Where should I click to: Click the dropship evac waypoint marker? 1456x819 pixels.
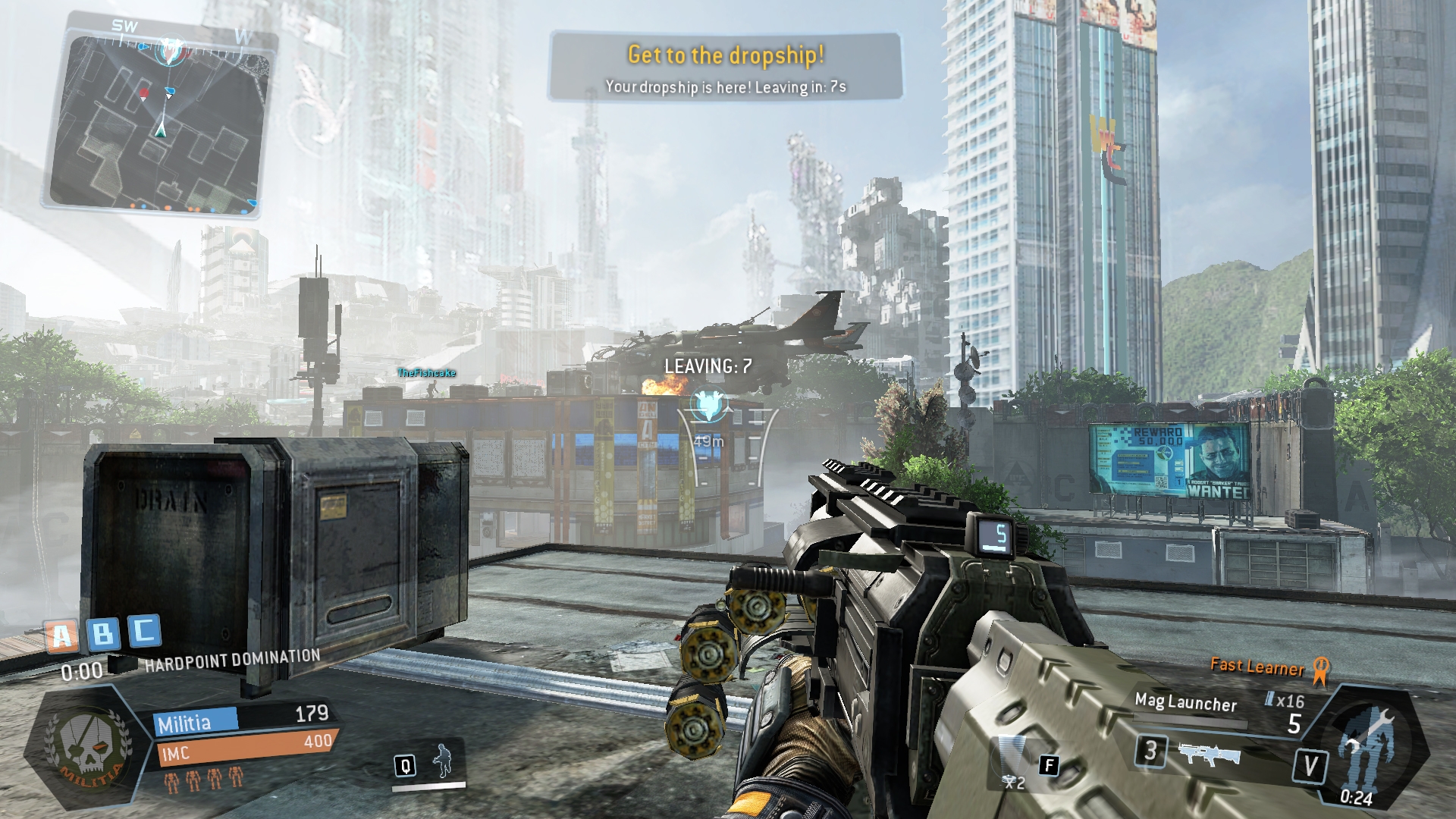point(710,406)
